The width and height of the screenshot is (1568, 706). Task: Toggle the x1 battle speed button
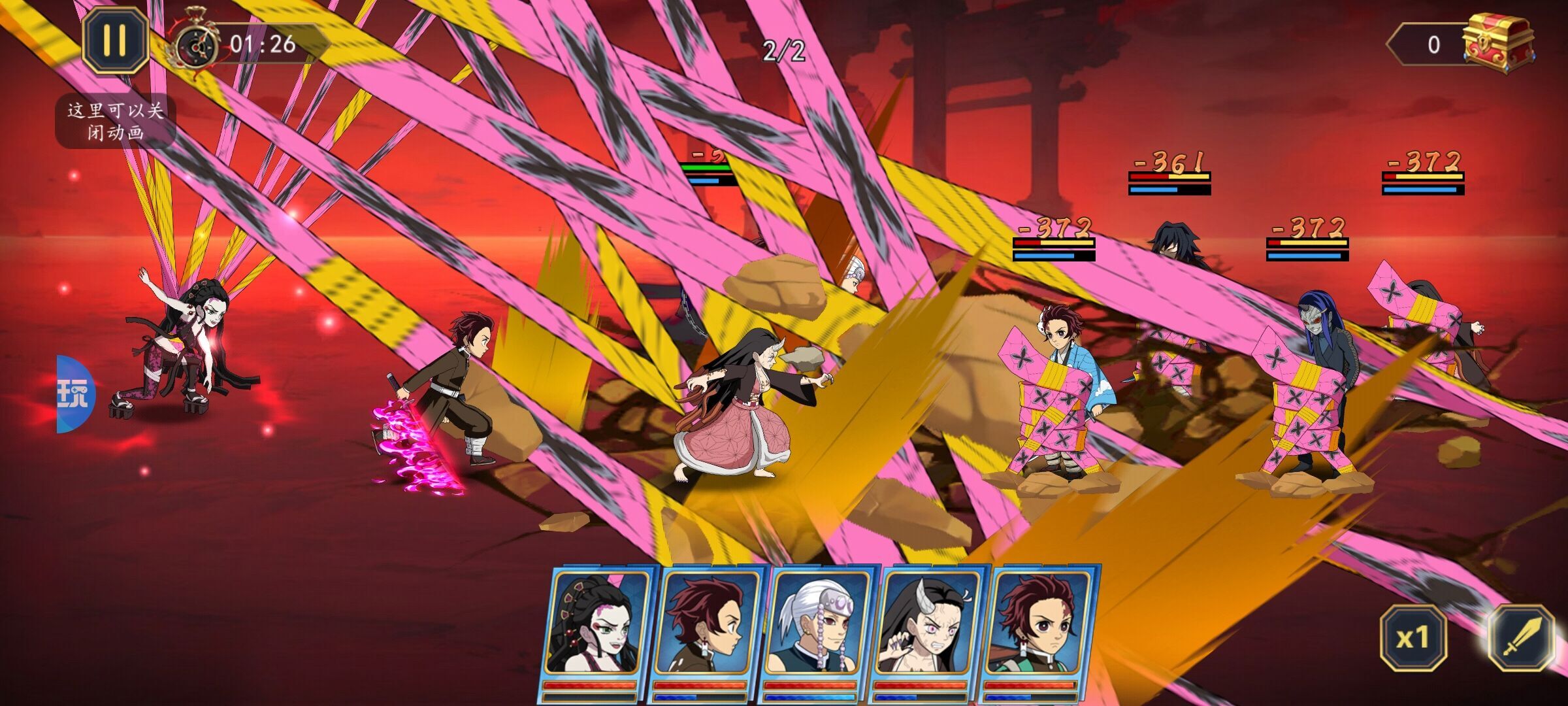pos(1413,637)
